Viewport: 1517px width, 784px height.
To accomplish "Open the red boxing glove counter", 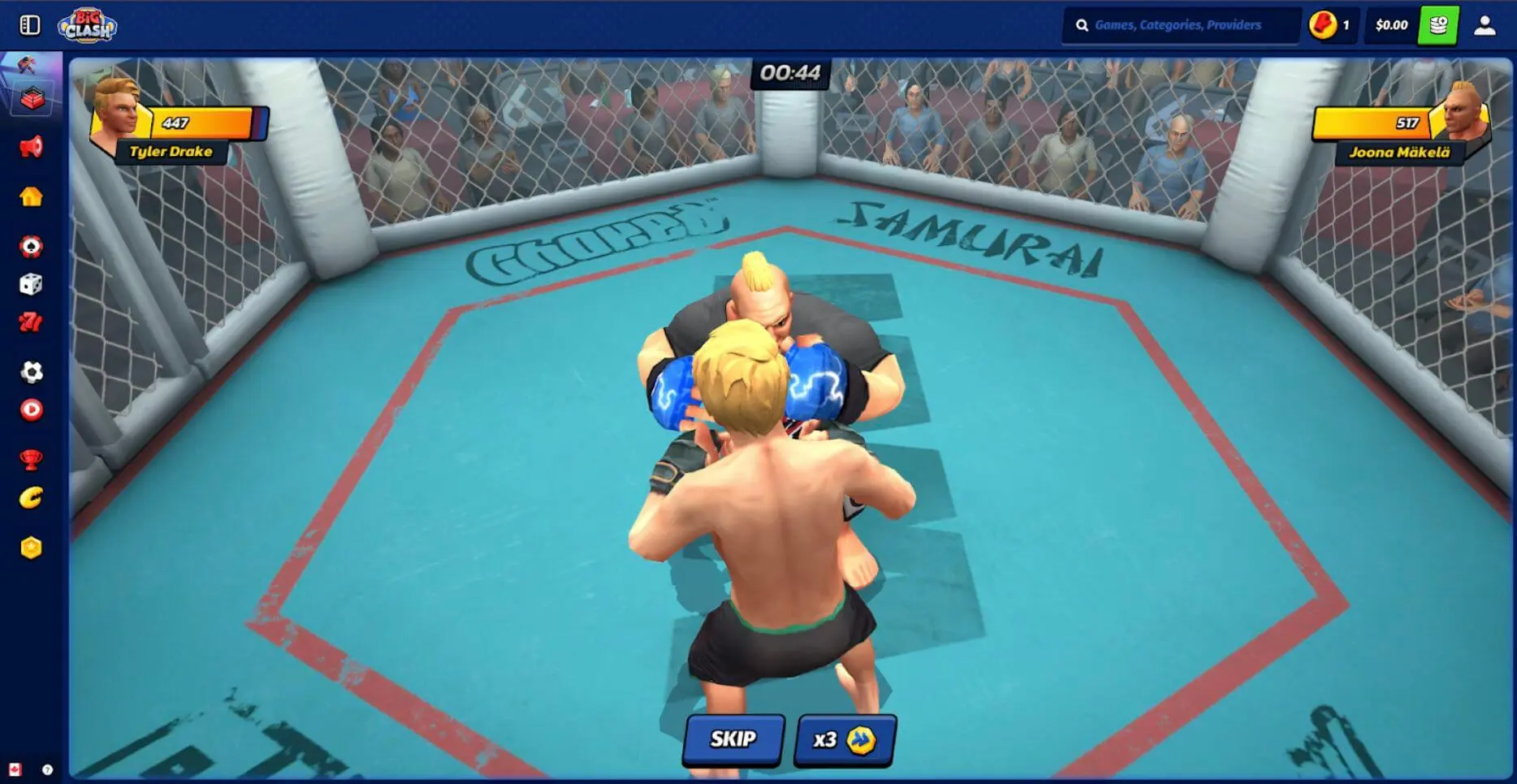I will tap(1329, 25).
